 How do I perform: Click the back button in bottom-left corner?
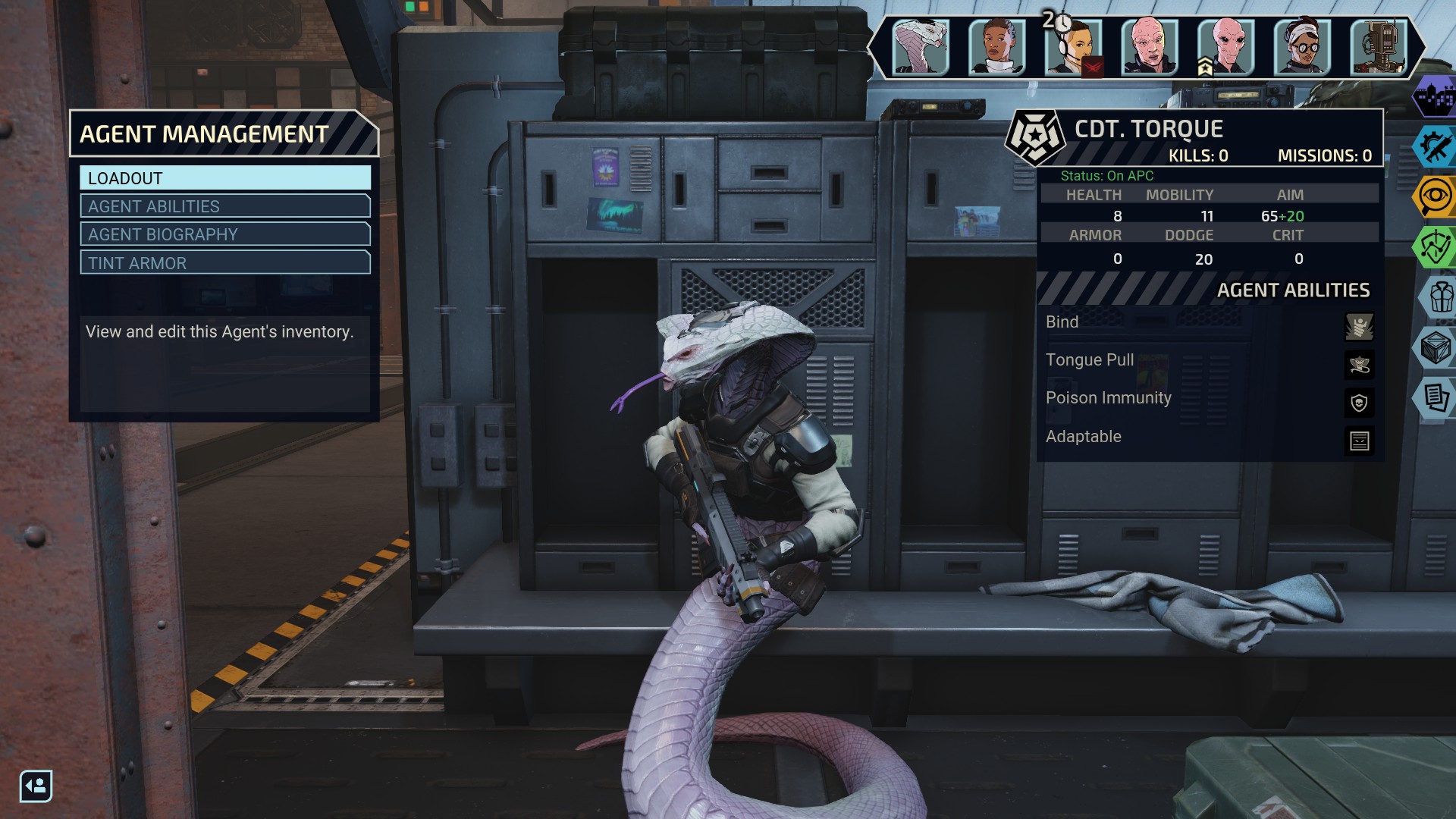pyautogui.click(x=36, y=786)
